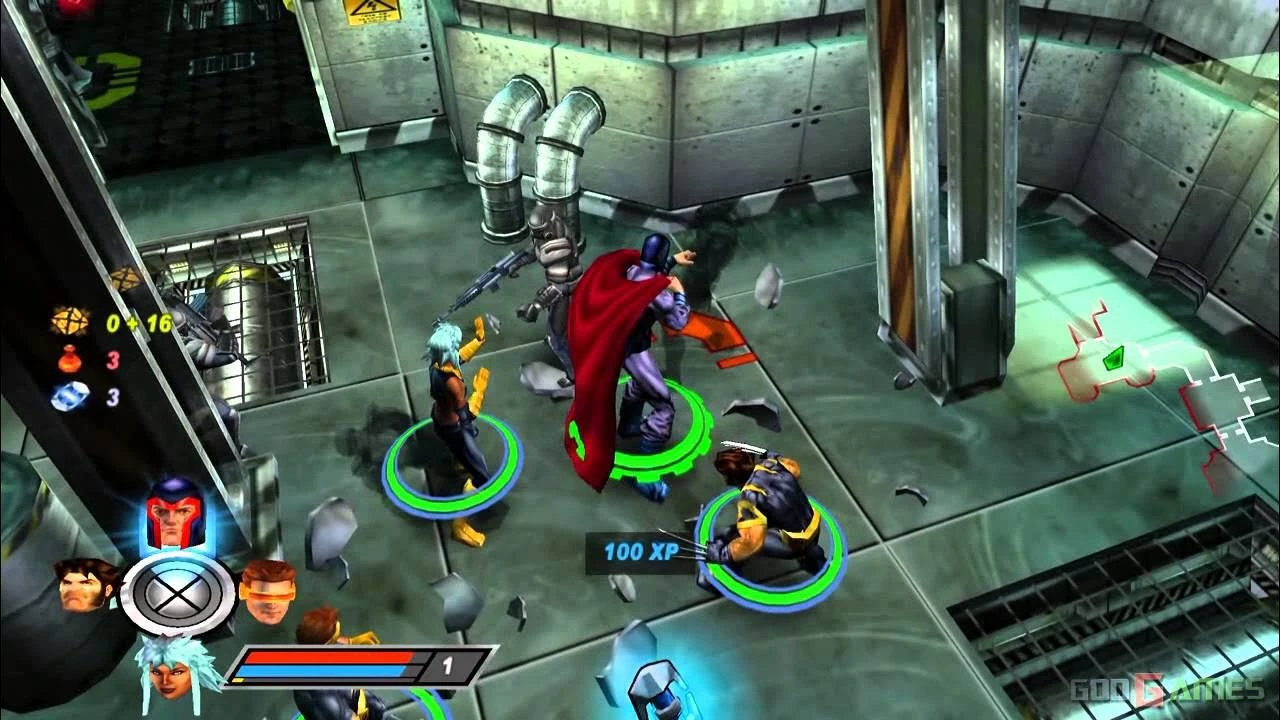Click the tech bits gem icon
This screenshot has width=1280, height=720.
pos(68,324)
